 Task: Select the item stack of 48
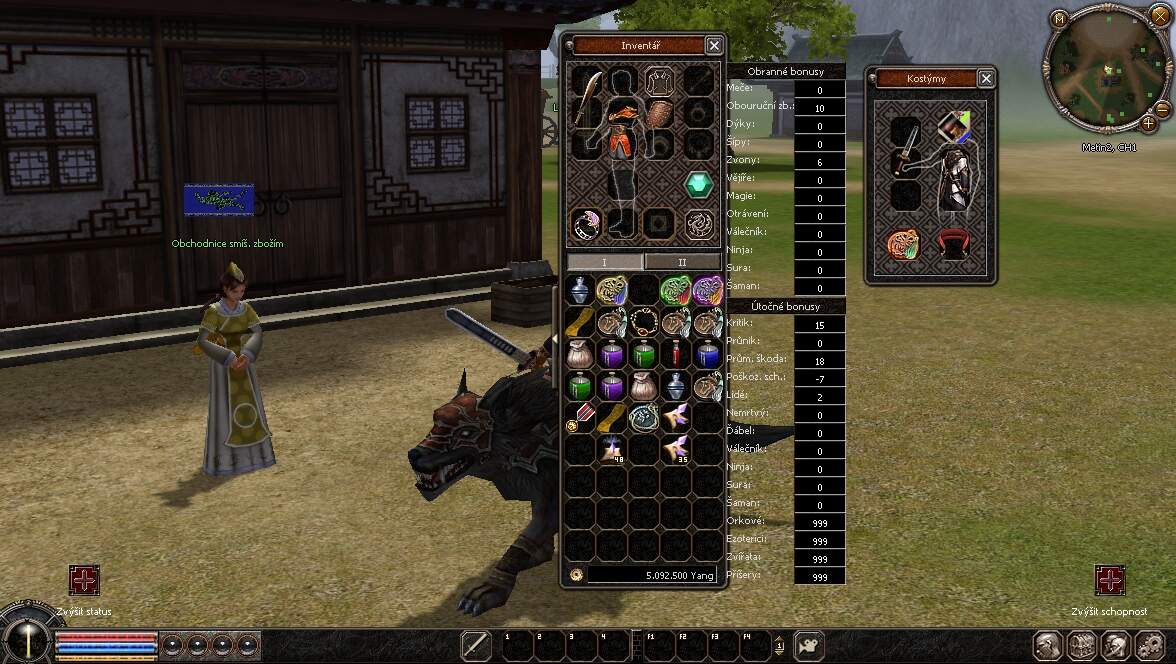pos(611,449)
